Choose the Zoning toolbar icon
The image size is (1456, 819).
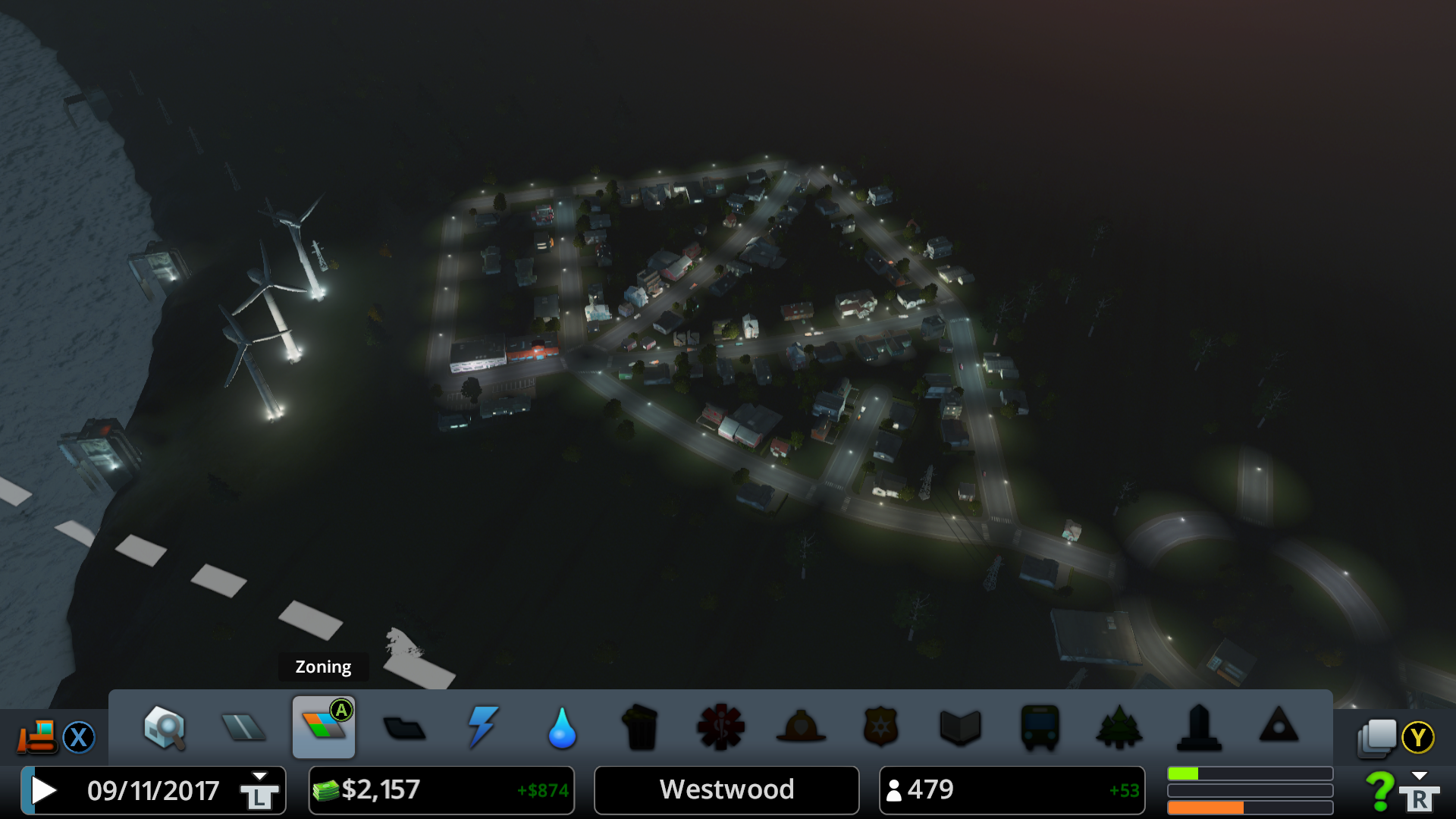[324, 728]
